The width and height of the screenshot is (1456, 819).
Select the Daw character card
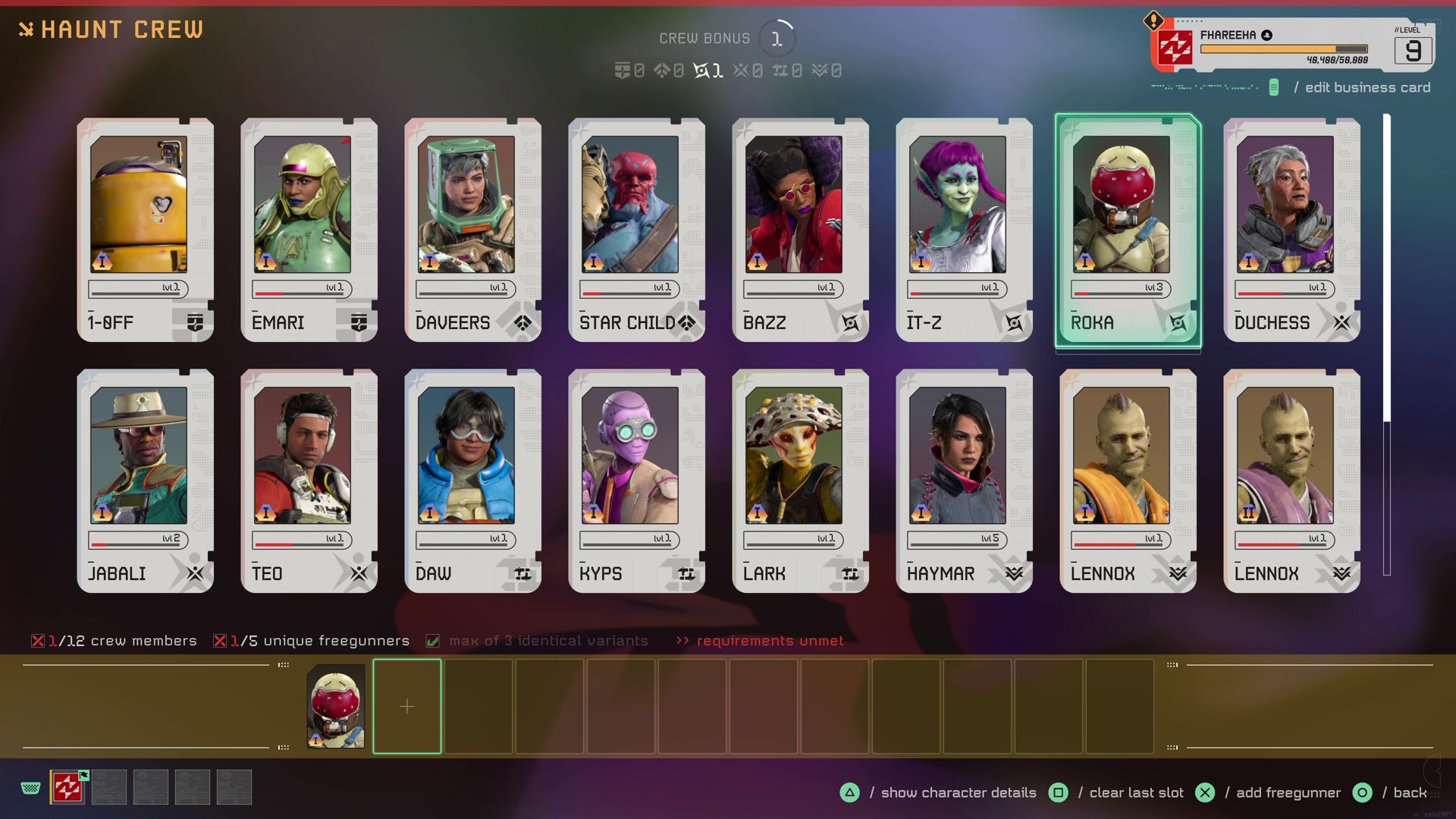[x=472, y=481]
